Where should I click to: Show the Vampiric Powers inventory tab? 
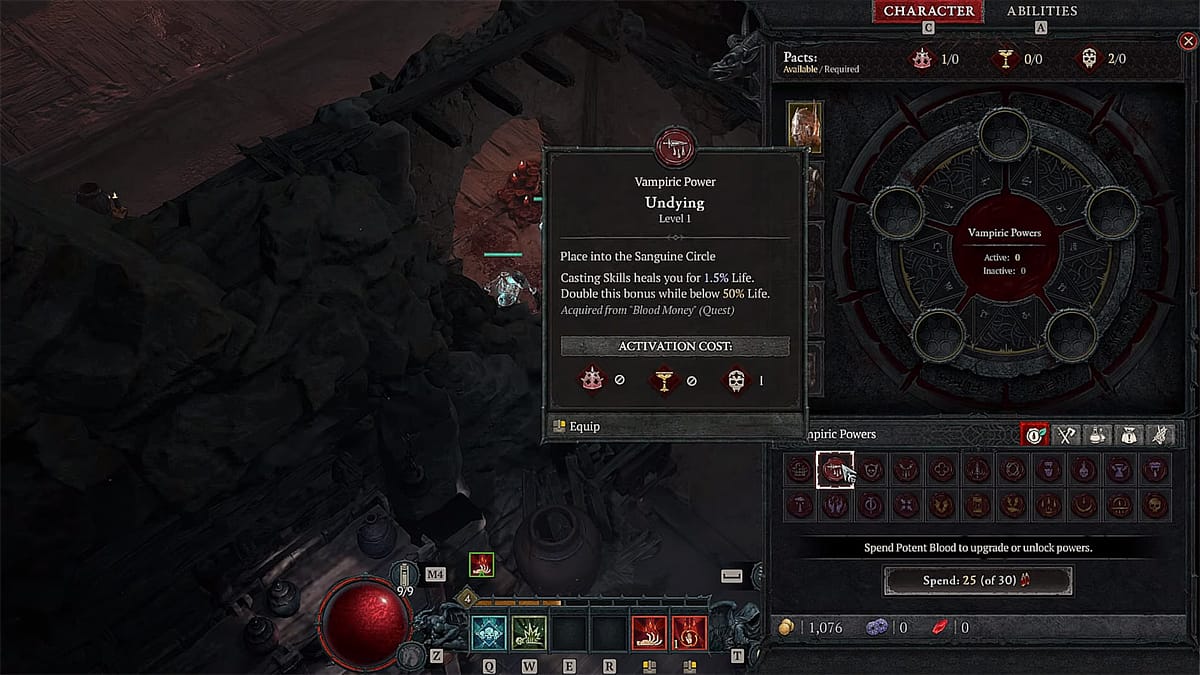(x=1034, y=435)
